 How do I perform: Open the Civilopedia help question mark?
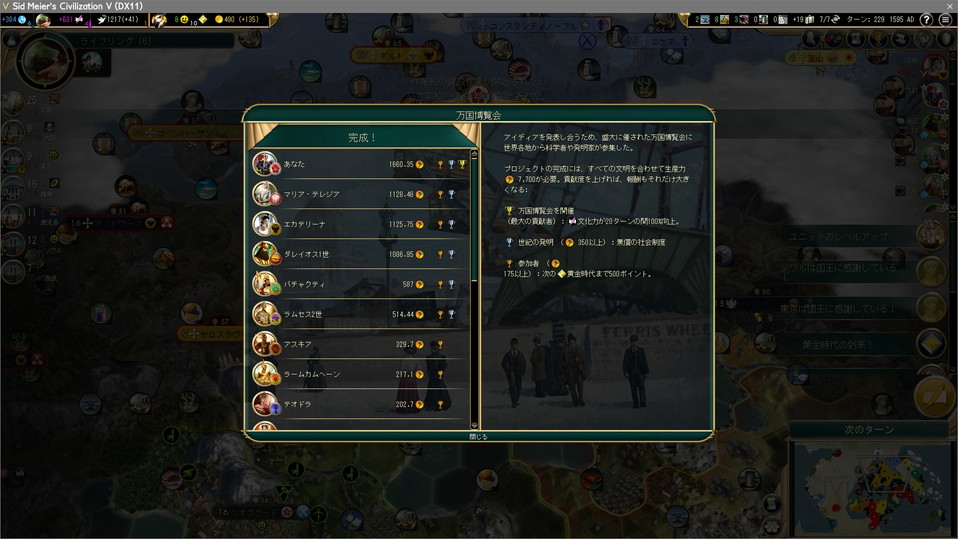point(926,19)
